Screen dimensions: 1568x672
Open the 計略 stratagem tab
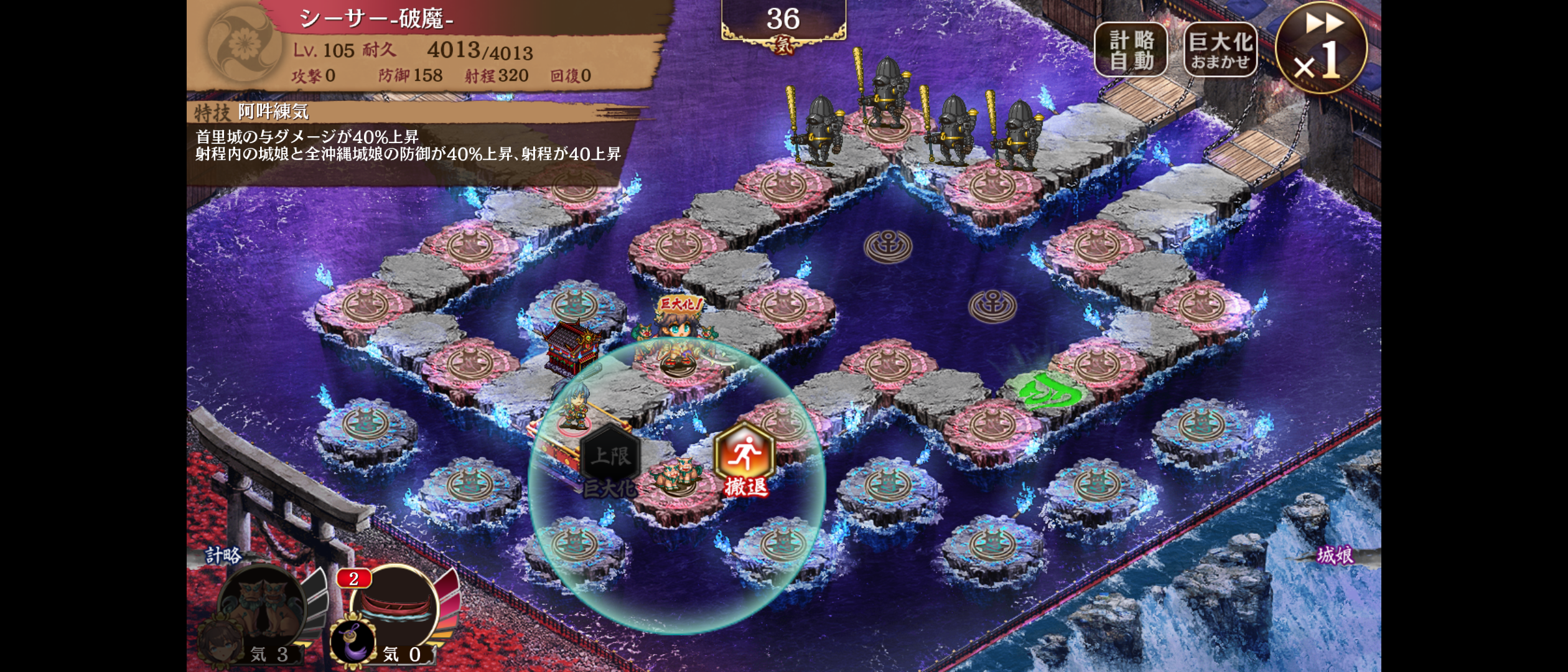[224, 555]
